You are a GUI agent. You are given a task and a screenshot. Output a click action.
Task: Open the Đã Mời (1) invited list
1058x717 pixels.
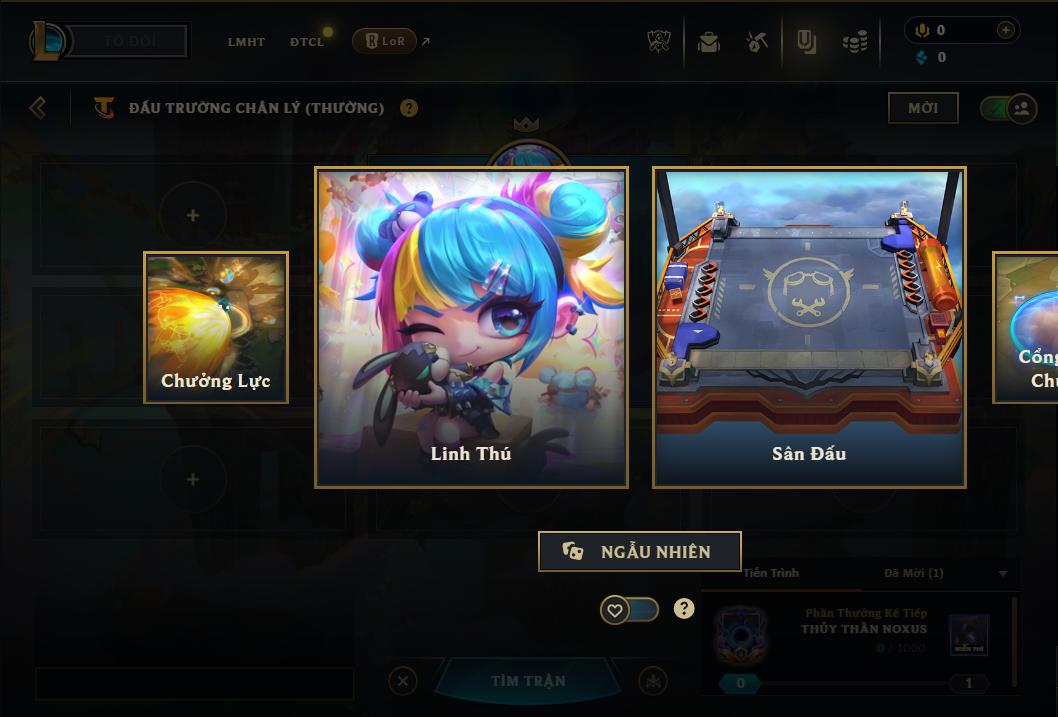[x=914, y=573]
